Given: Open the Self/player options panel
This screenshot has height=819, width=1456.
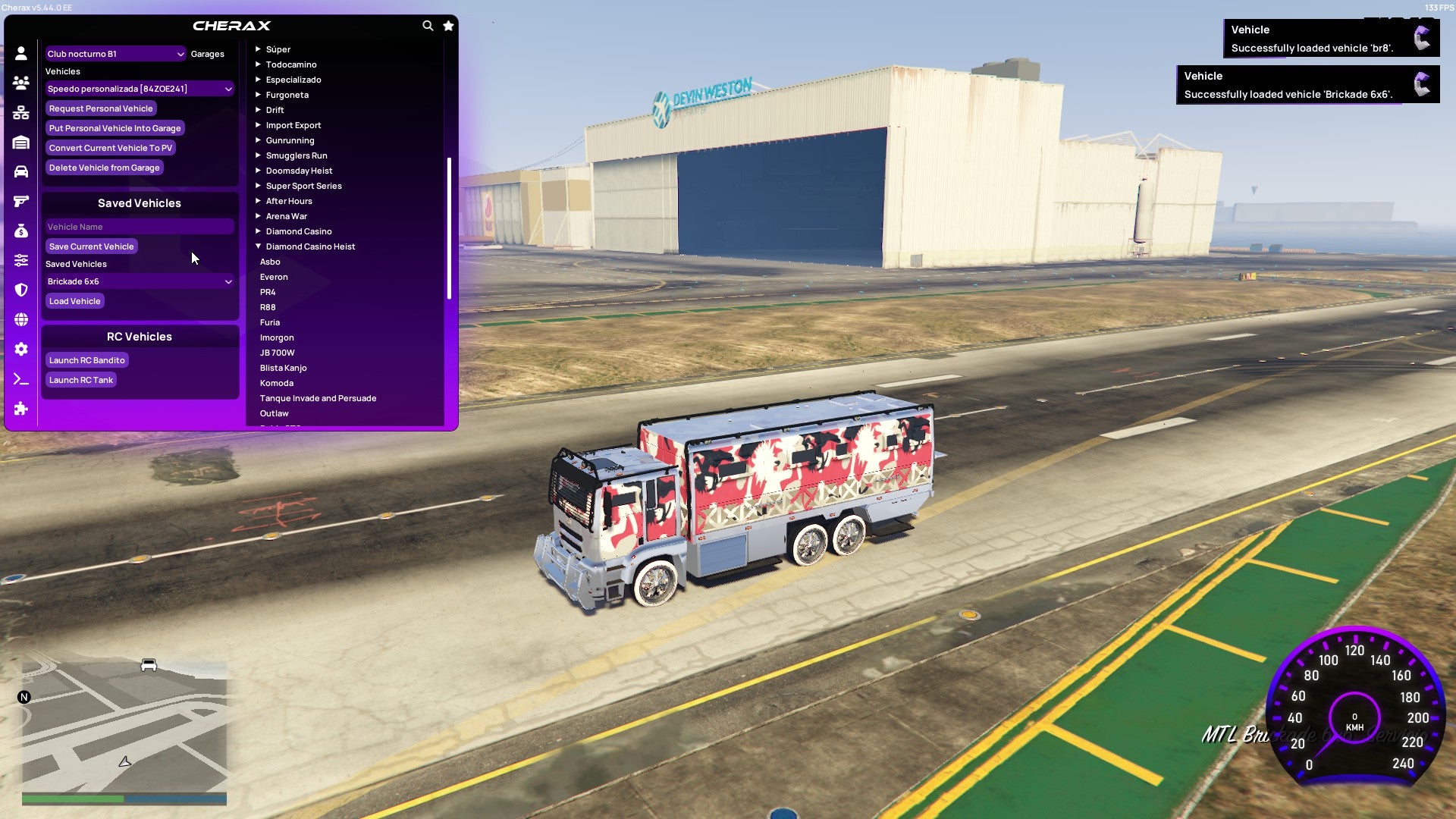Looking at the screenshot, I should pos(20,53).
